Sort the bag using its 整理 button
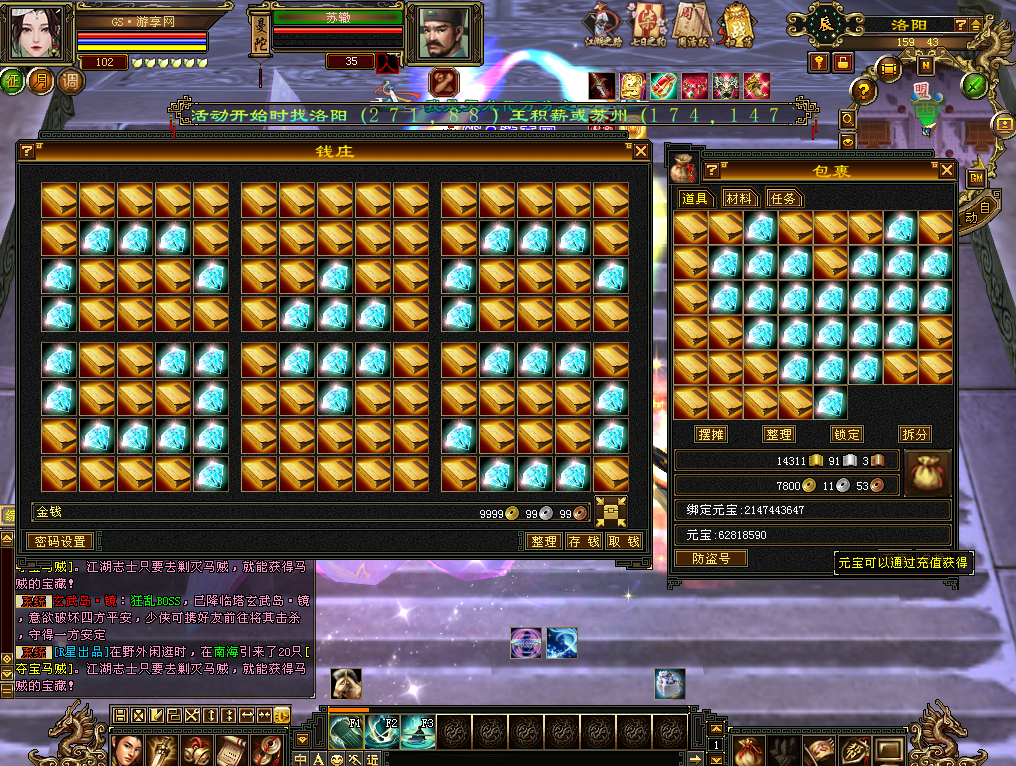The height and width of the screenshot is (766, 1016). (x=778, y=435)
